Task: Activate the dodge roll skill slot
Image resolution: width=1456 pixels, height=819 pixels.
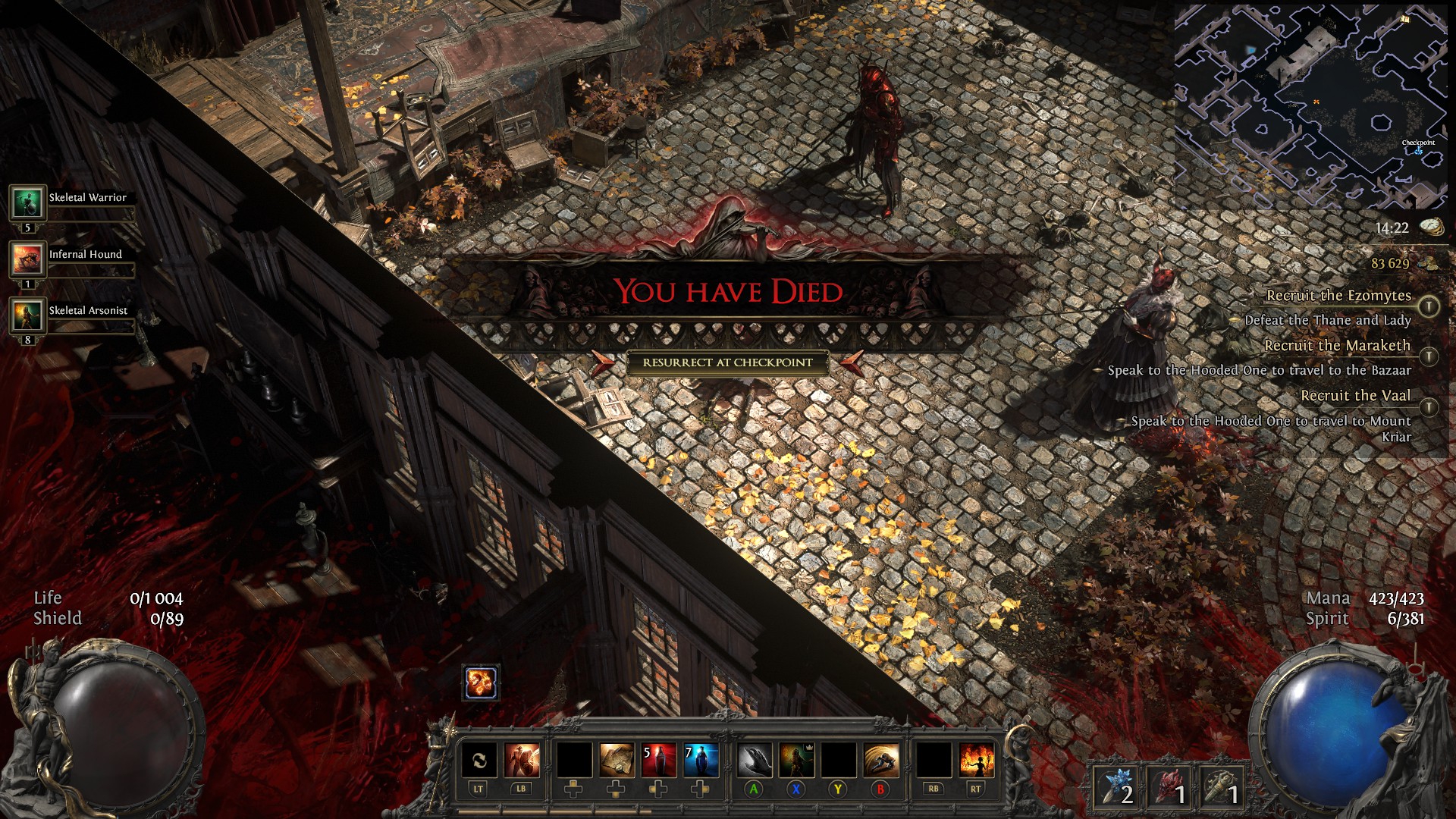Action: tap(880, 761)
